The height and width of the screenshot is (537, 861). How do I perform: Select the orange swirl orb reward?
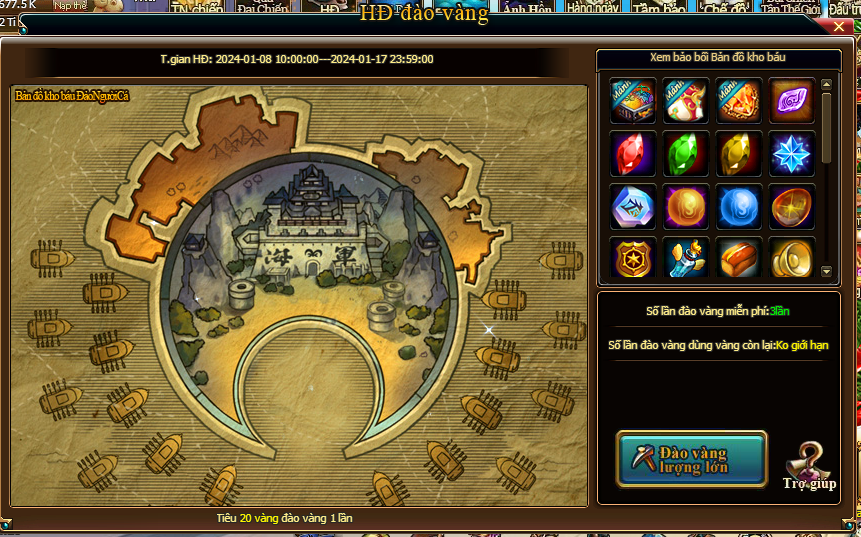coord(686,207)
